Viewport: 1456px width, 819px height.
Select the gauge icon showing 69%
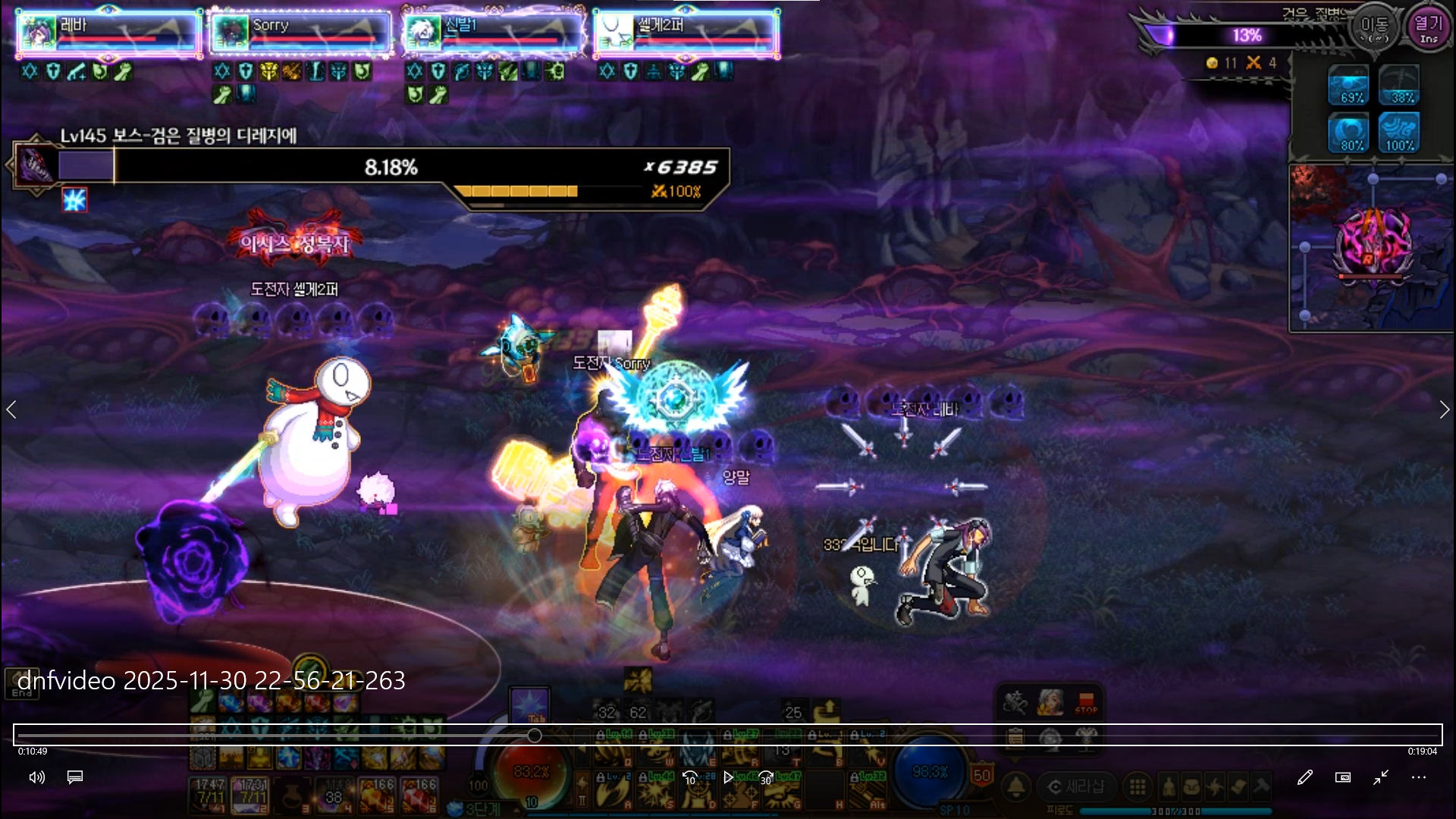pyautogui.click(x=1348, y=85)
